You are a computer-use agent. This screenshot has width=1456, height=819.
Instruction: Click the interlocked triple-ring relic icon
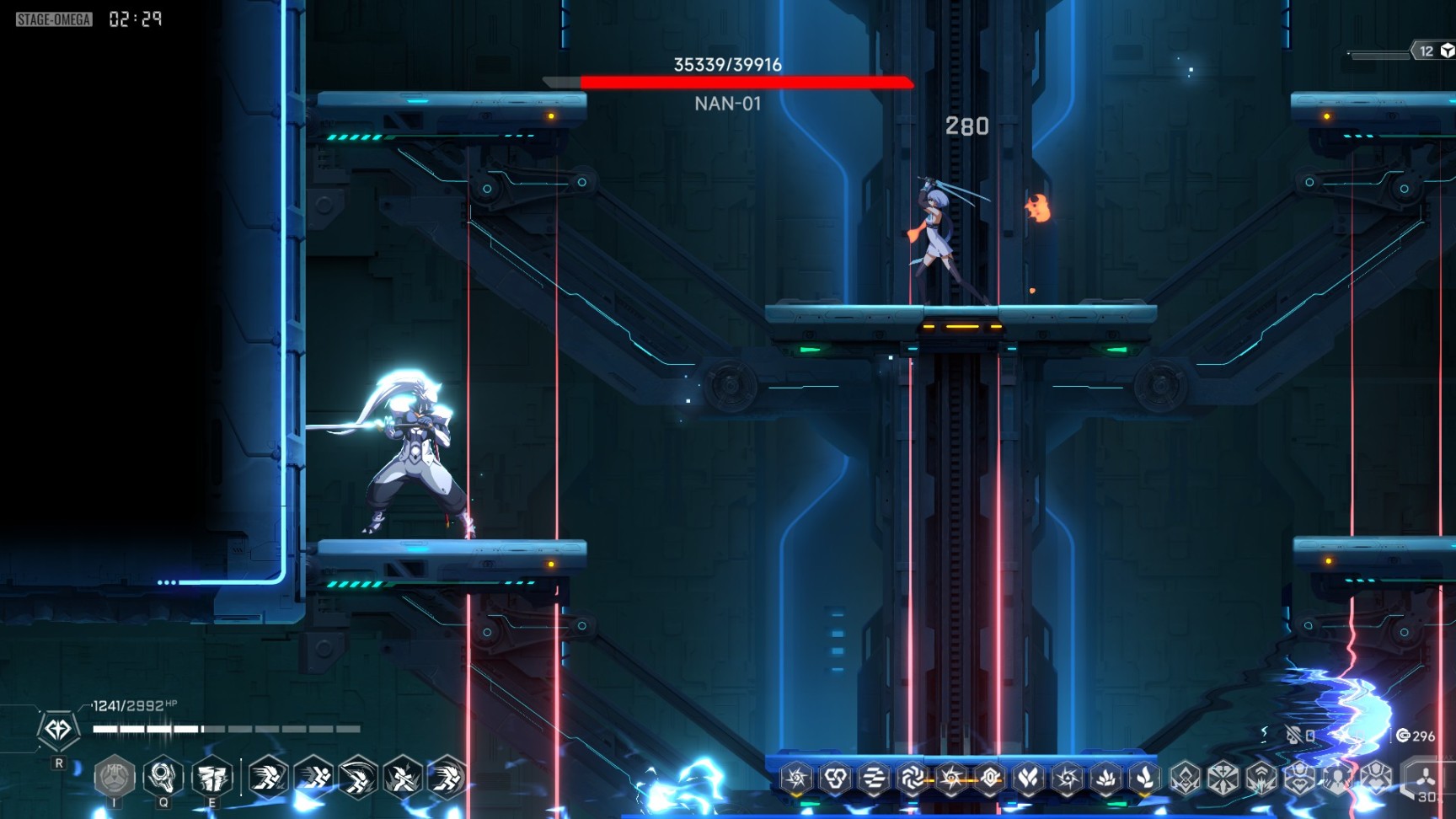pos(835,778)
